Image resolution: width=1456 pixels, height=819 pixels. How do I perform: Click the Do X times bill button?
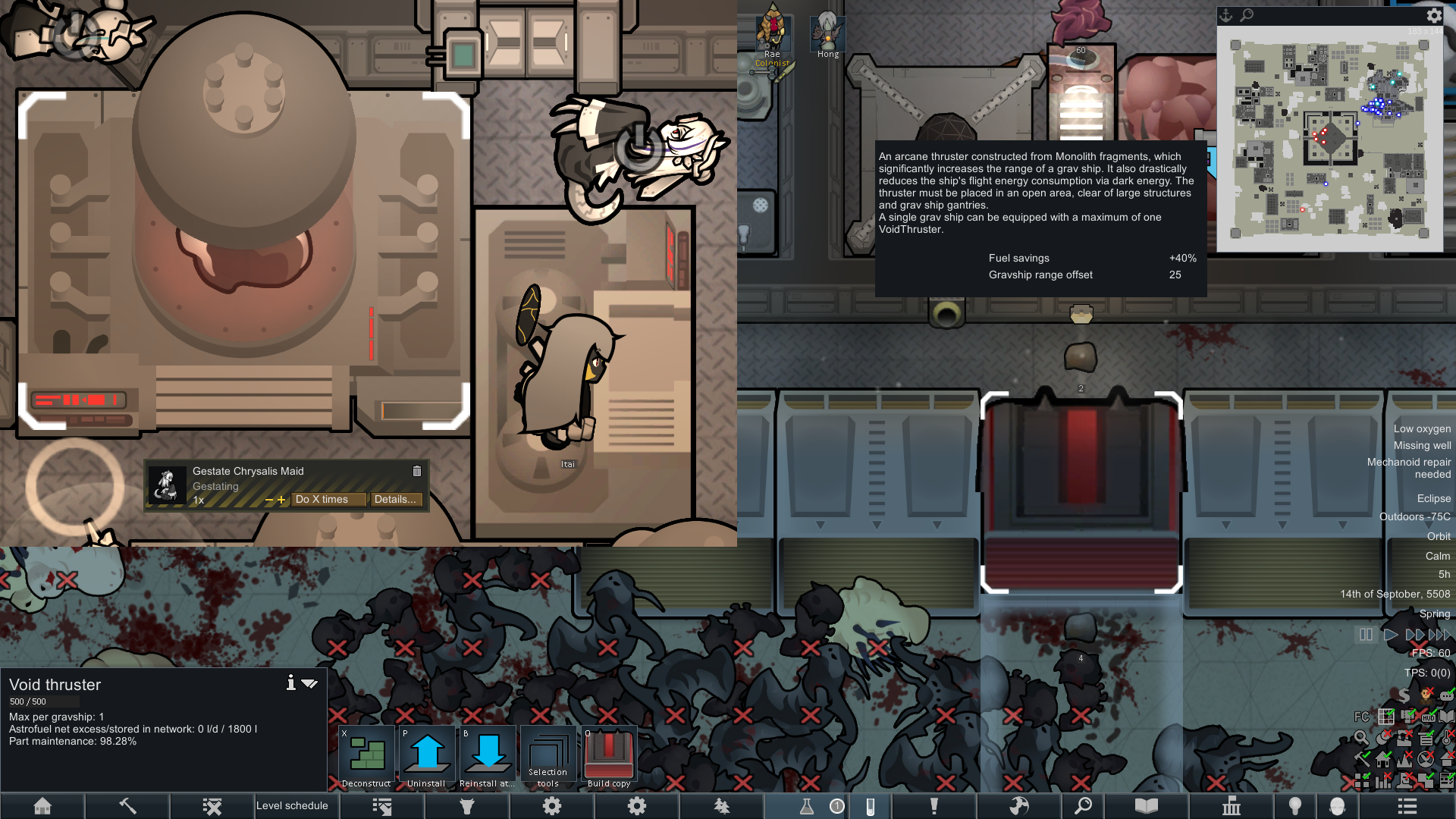click(328, 499)
